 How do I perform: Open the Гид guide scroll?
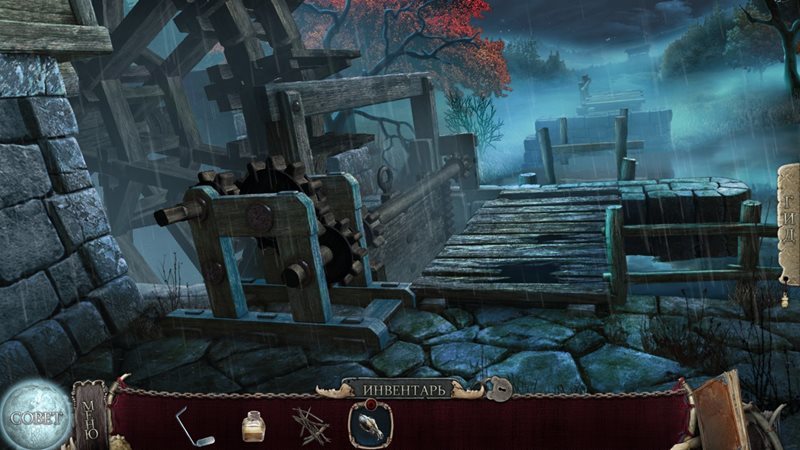click(788, 226)
